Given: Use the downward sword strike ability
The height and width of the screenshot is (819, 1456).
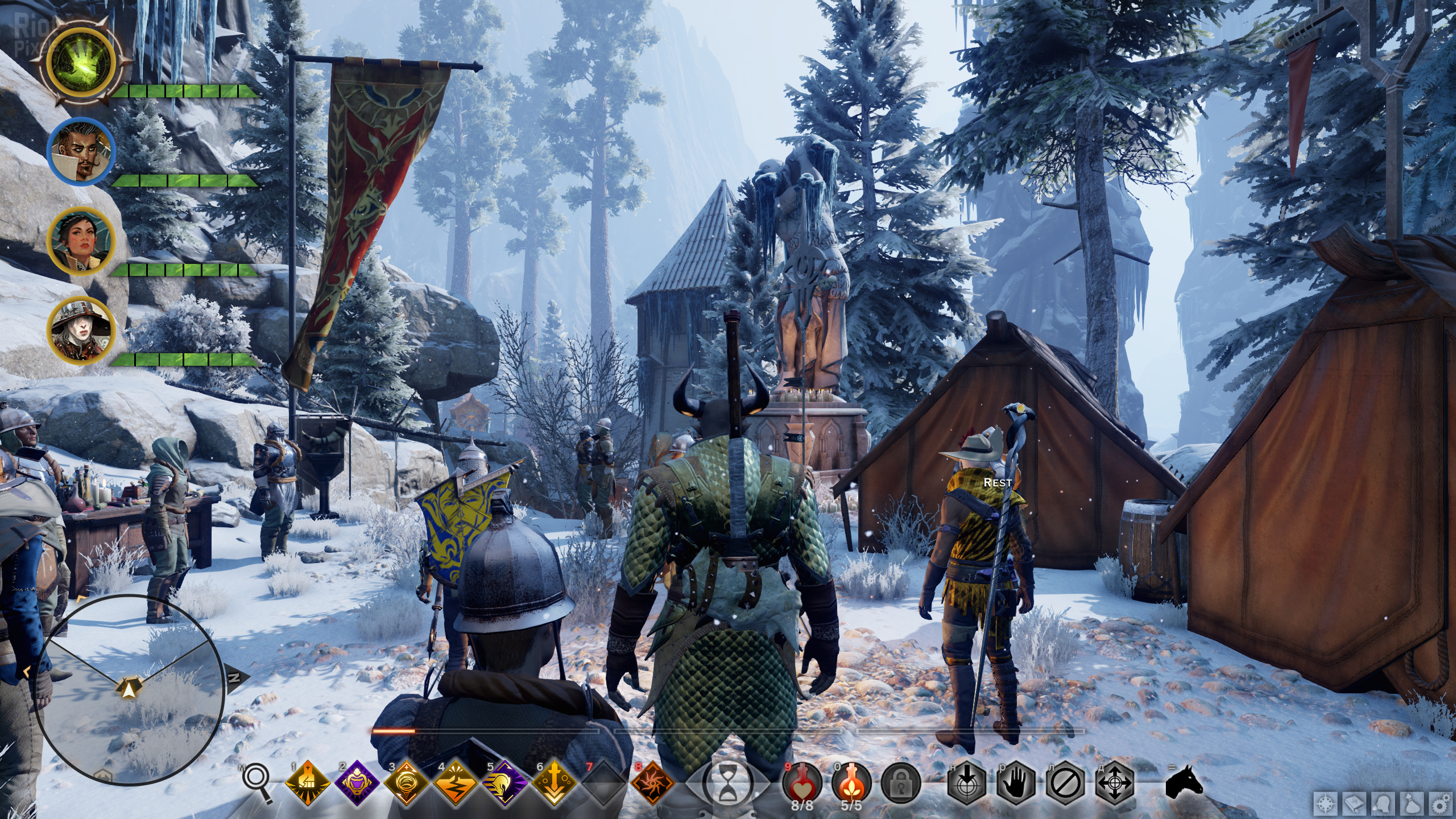Looking at the screenshot, I should point(555,783).
